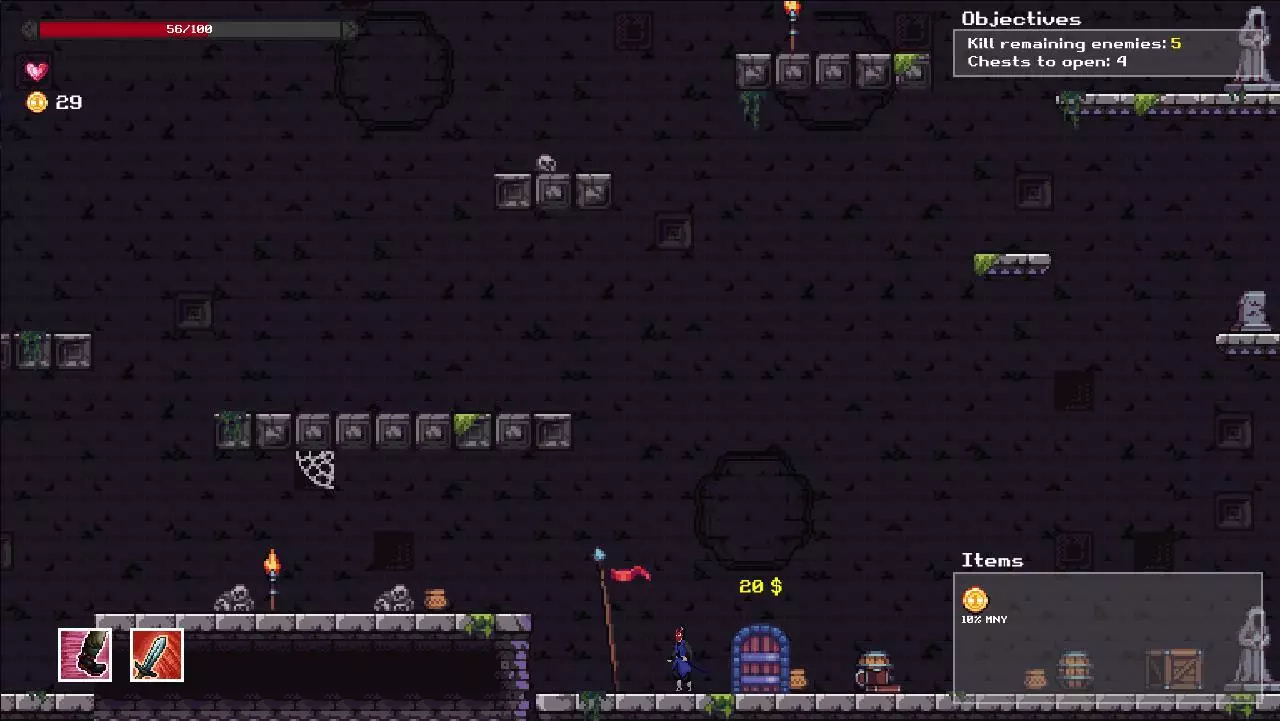Click the skull pile near the left torch
This screenshot has width=1280, height=721.
click(236, 598)
